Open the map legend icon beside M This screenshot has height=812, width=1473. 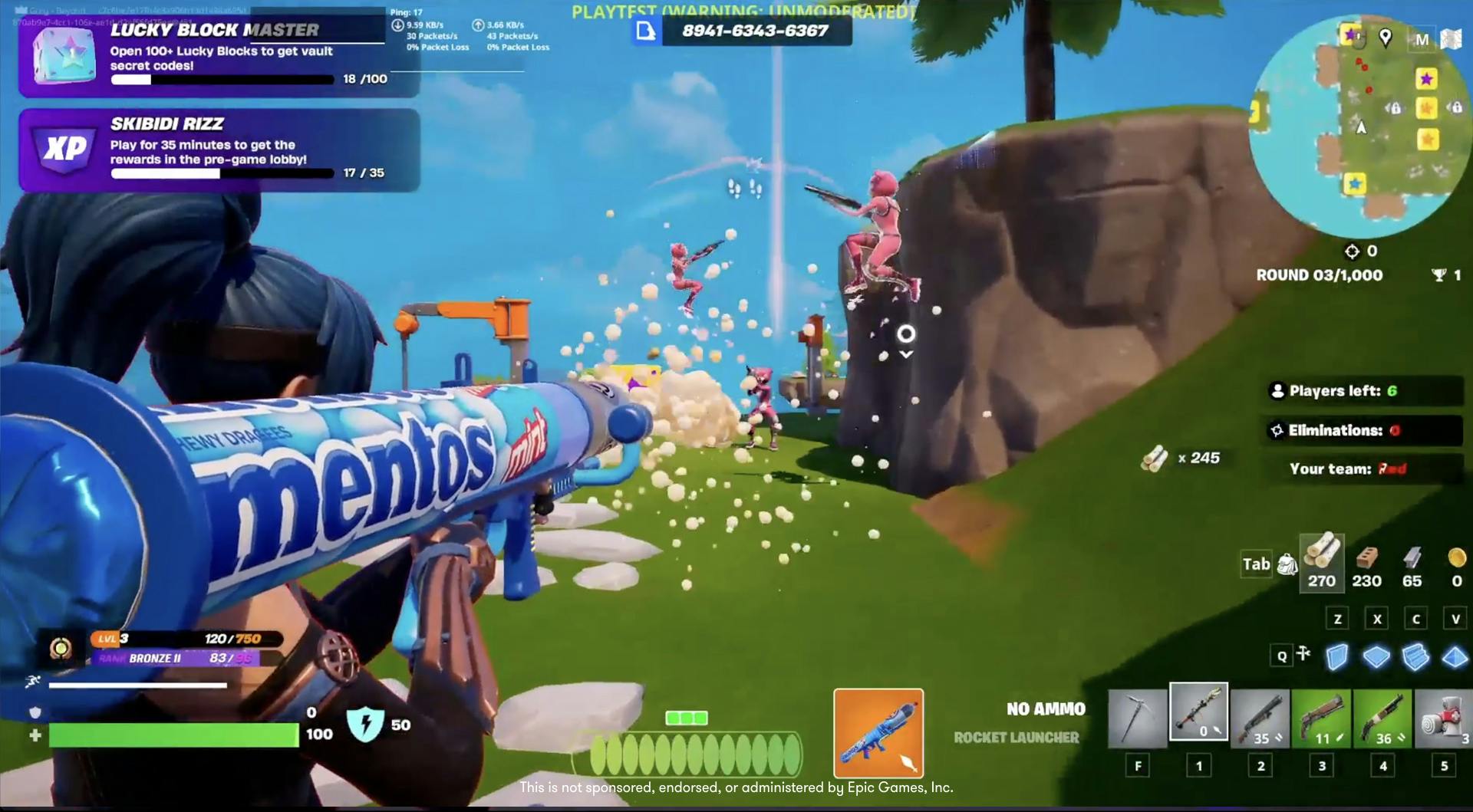click(1451, 38)
